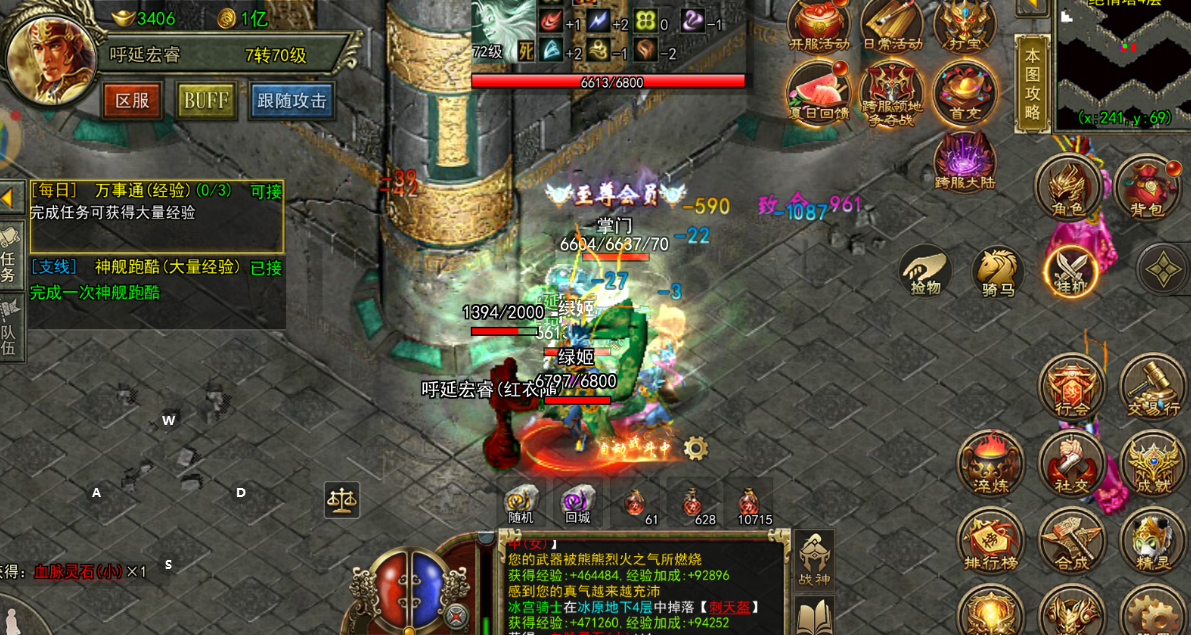Open the 背包 backpack
1191x635 pixels.
click(x=1146, y=188)
